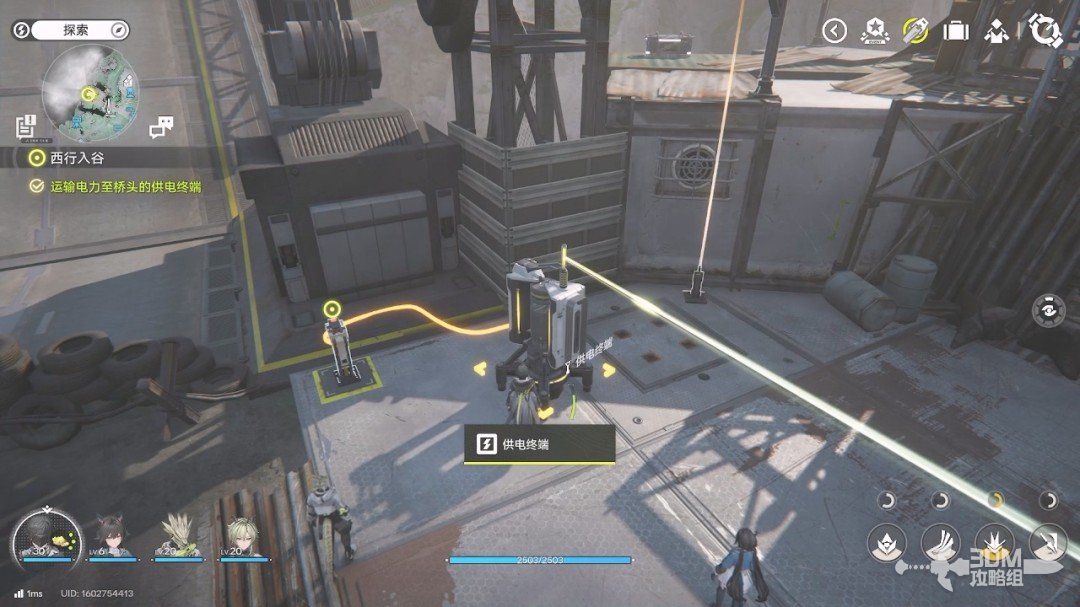1080x607 pixels.
Task: Interact with the 供电终端 prompt
Action: click(x=539, y=444)
